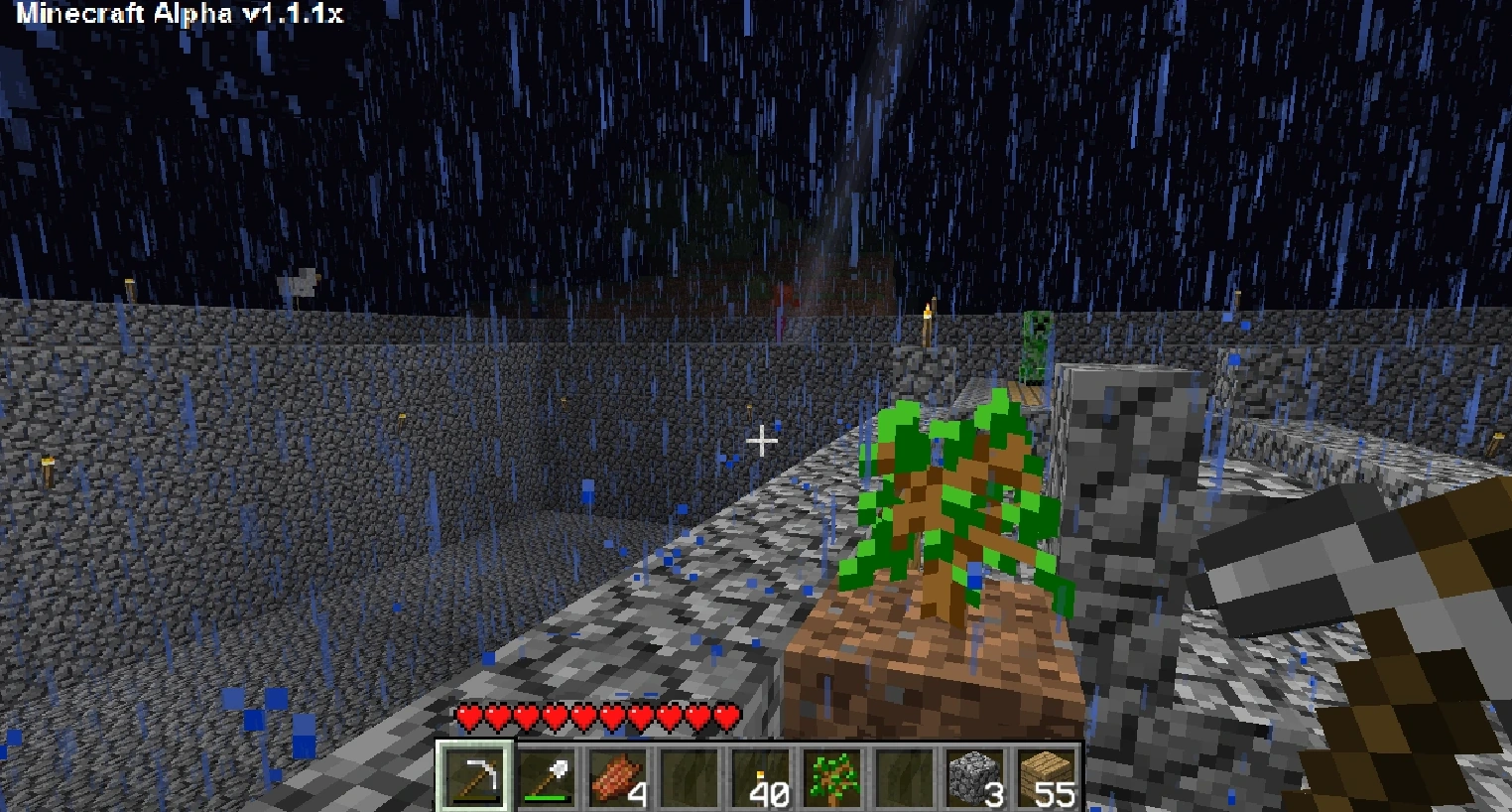Click the crosshair at screen center
Screen dimensions: 1512x812
tap(762, 440)
